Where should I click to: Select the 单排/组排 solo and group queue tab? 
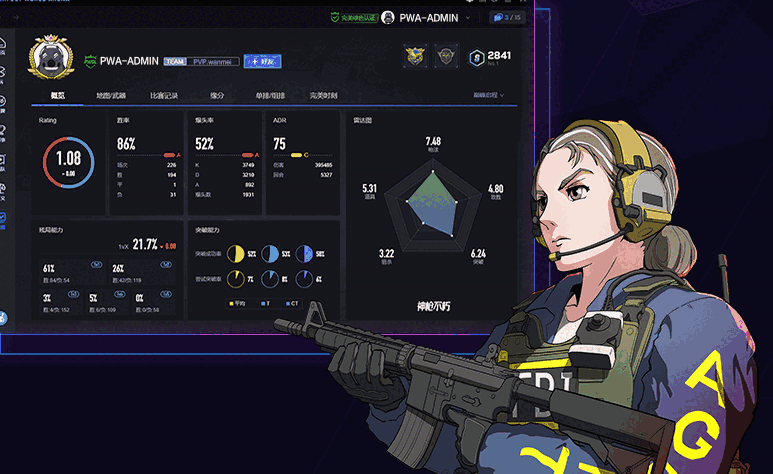point(270,96)
